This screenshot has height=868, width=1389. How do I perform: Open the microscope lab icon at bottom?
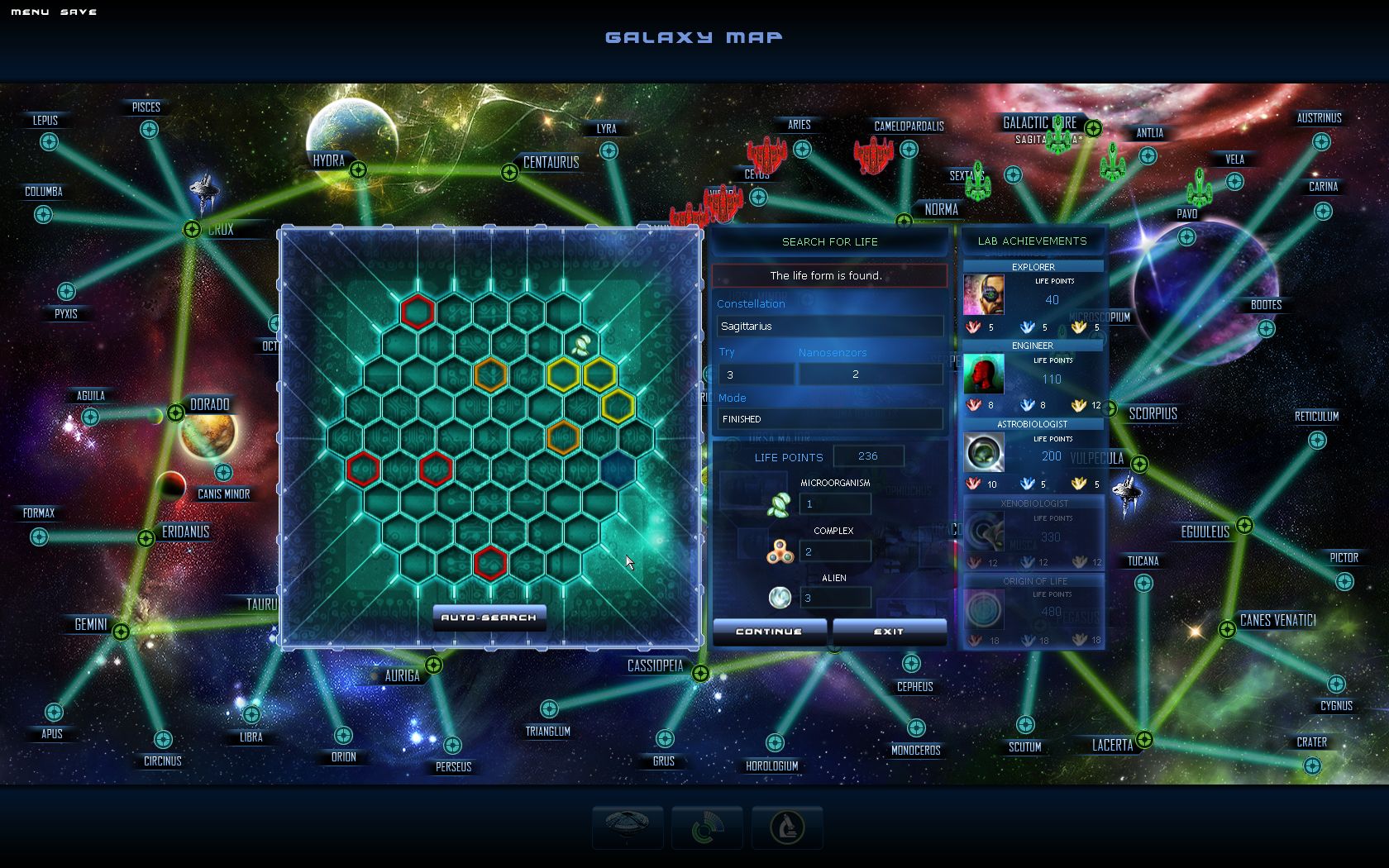click(786, 827)
